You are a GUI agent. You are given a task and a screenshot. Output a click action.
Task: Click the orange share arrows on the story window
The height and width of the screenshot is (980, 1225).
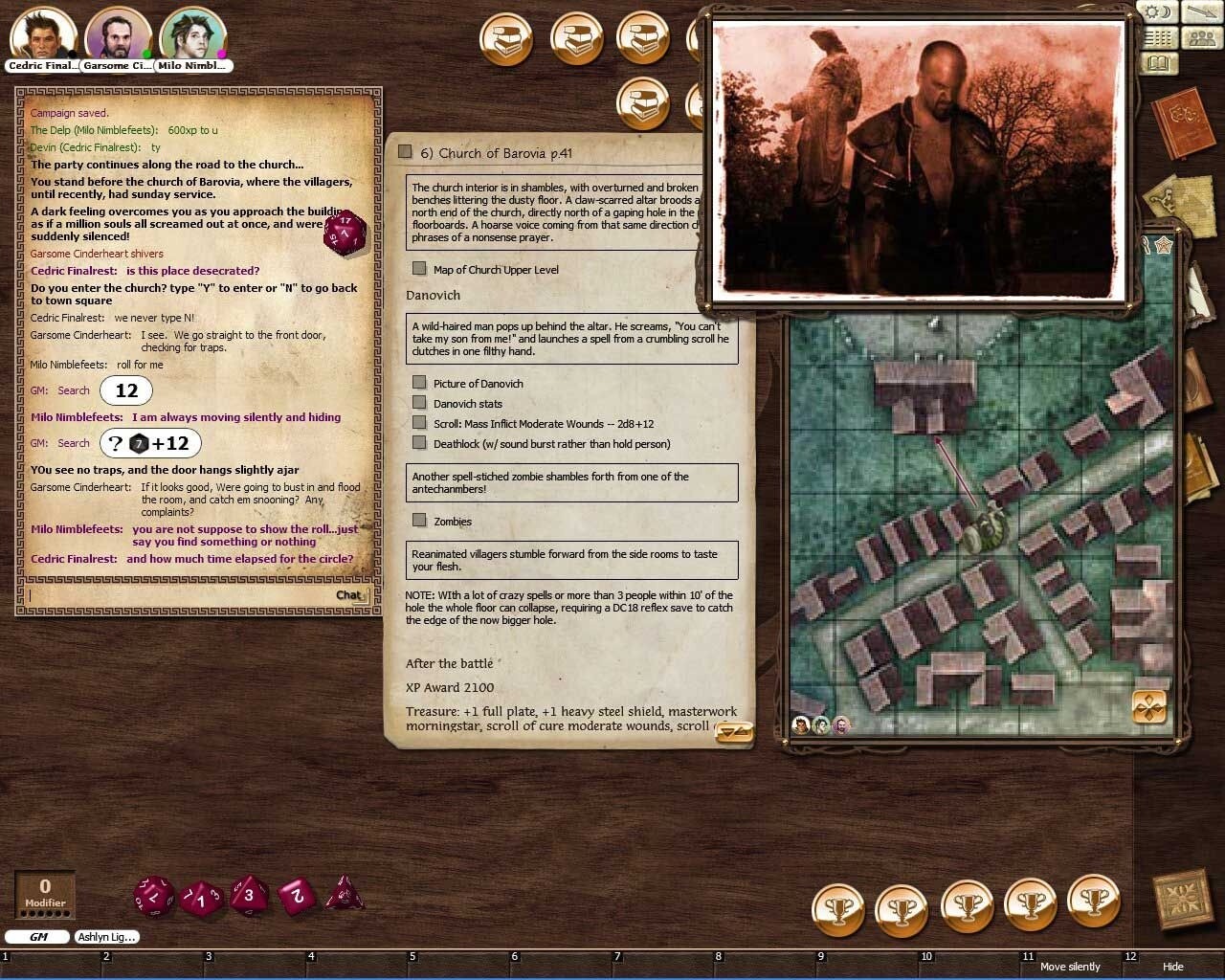point(735,732)
